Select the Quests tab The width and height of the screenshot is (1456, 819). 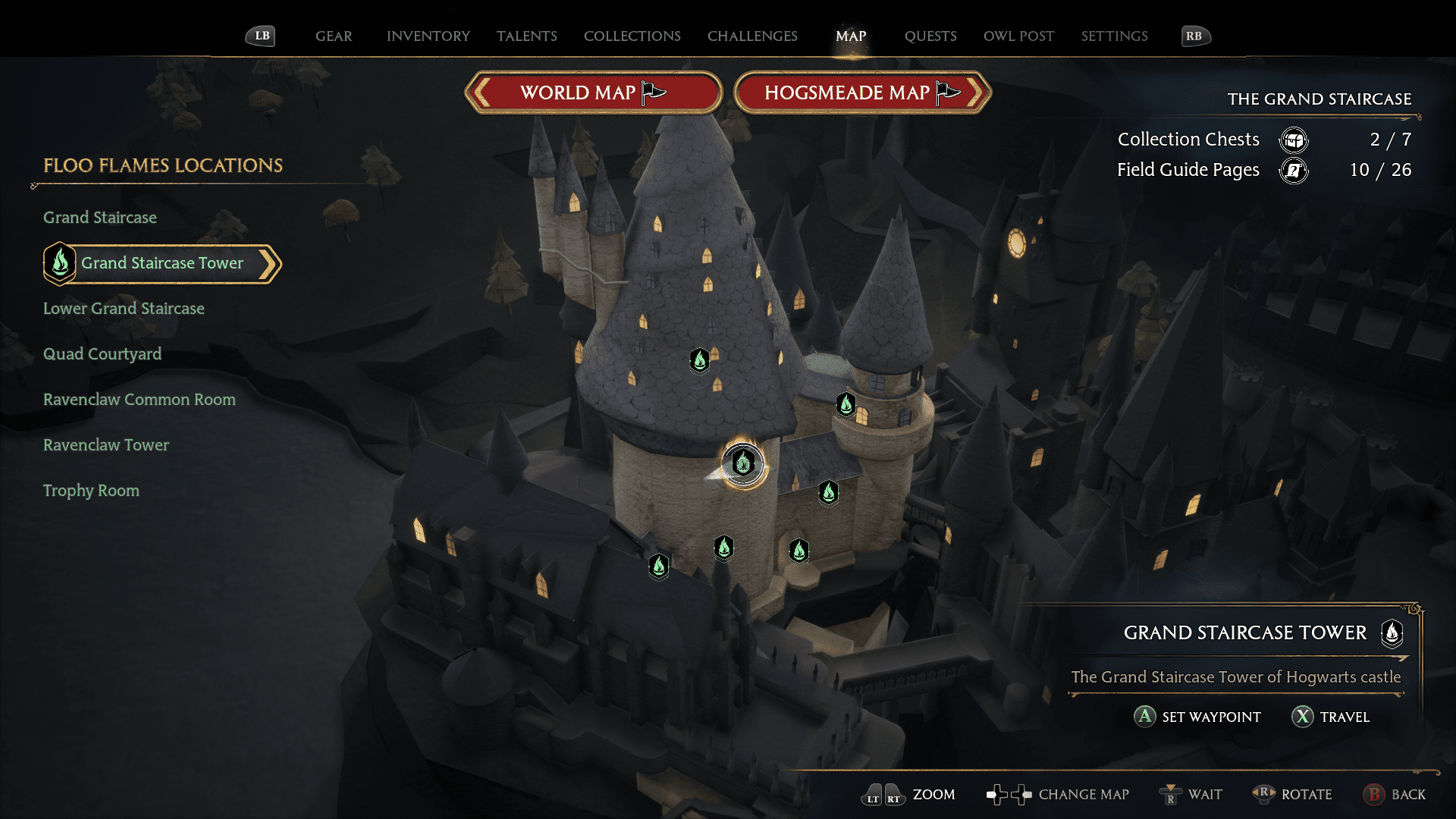[930, 36]
